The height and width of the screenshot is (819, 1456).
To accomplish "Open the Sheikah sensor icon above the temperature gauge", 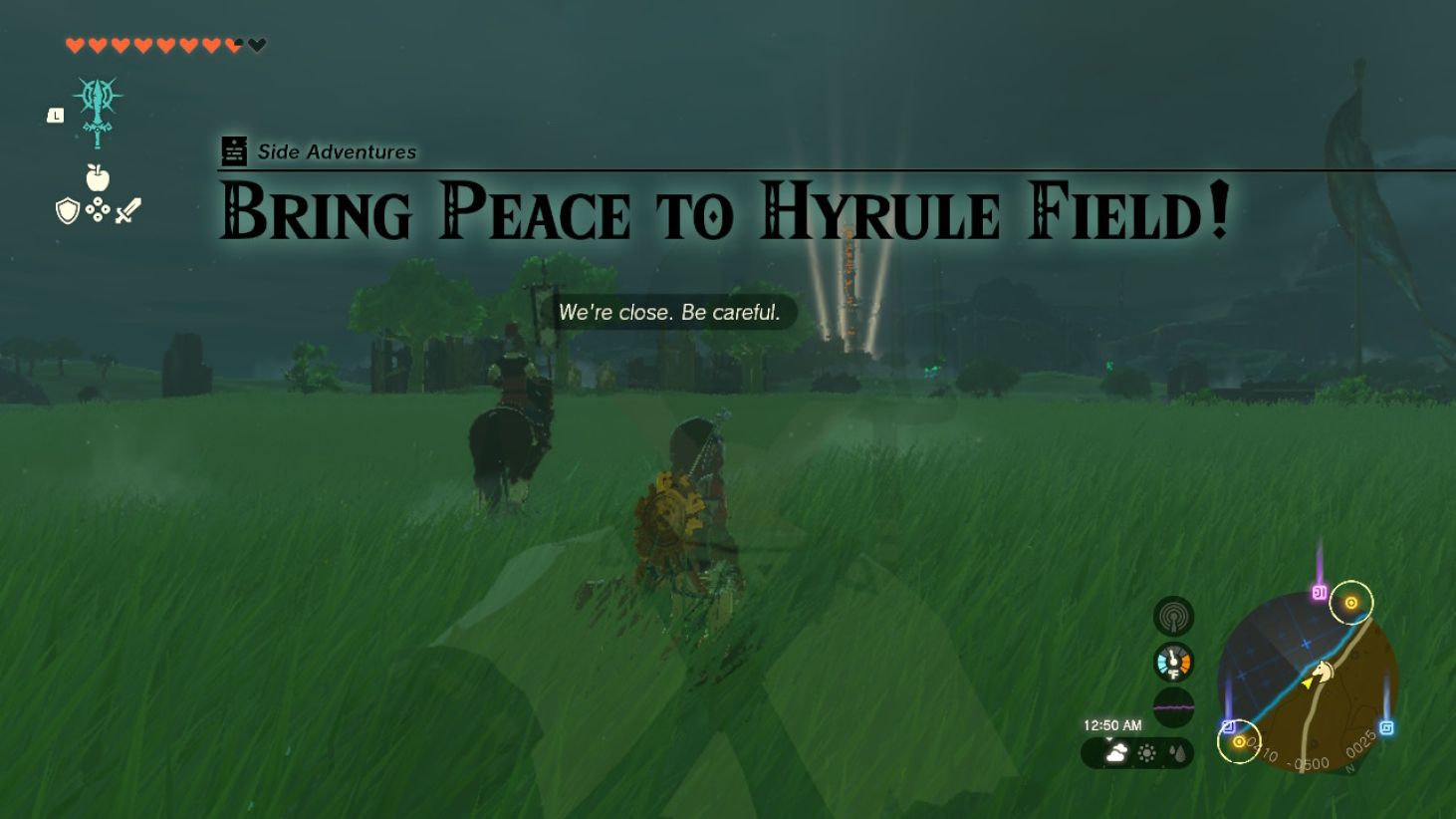I will pos(1174,616).
